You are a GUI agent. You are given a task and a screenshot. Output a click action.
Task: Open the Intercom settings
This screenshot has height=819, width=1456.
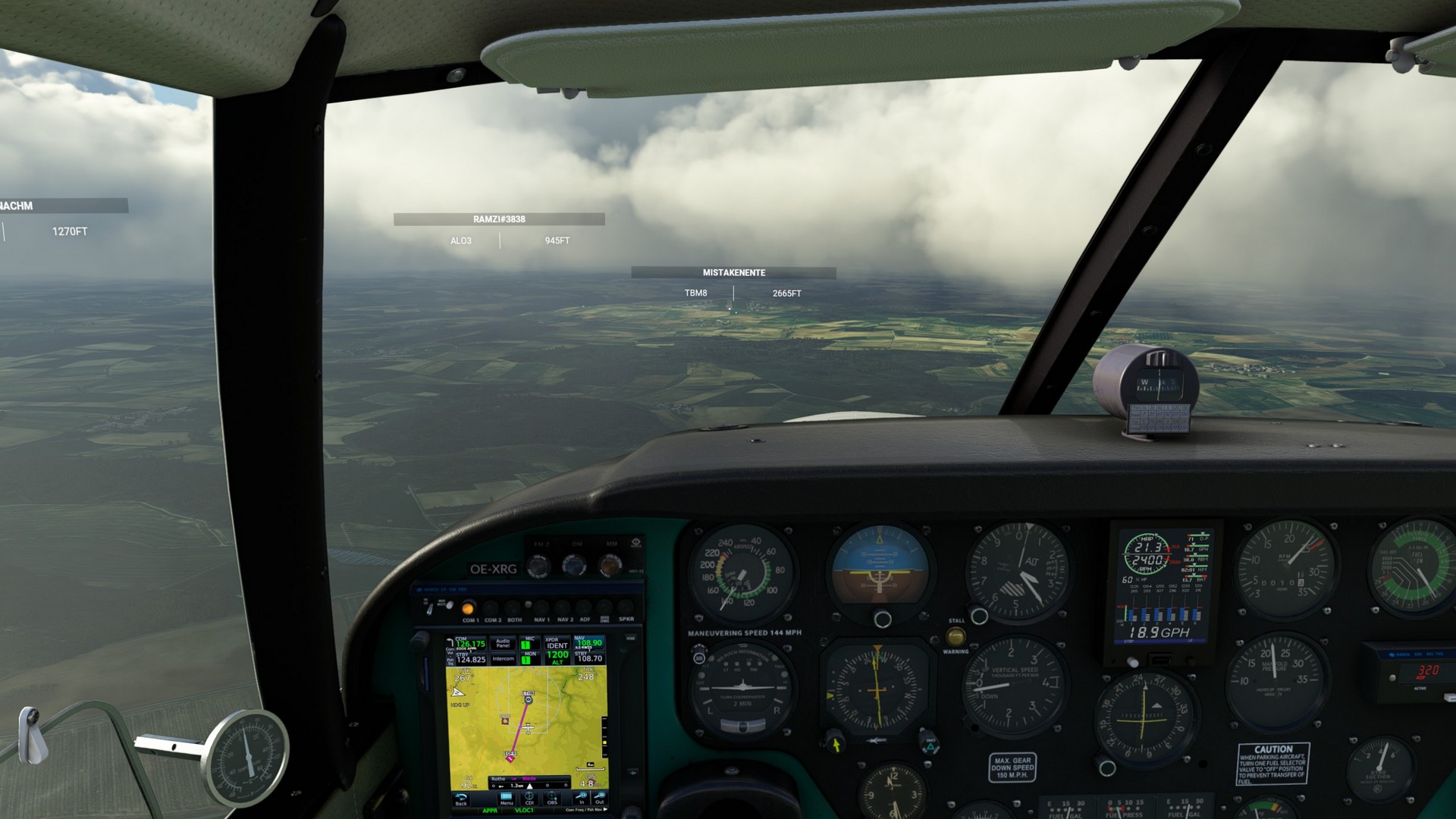[x=503, y=659]
